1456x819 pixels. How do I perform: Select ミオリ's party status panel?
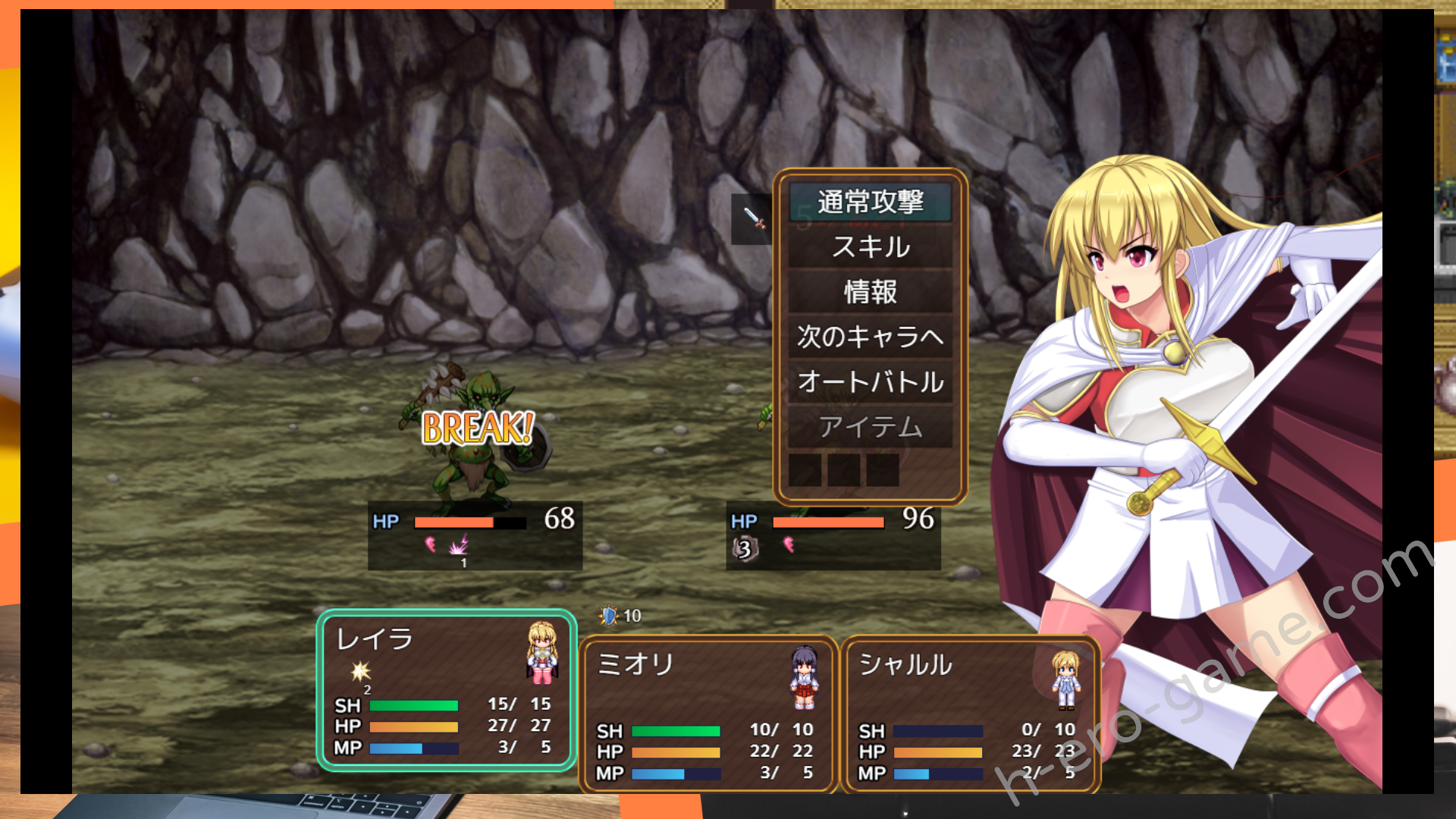pyautogui.click(x=708, y=714)
